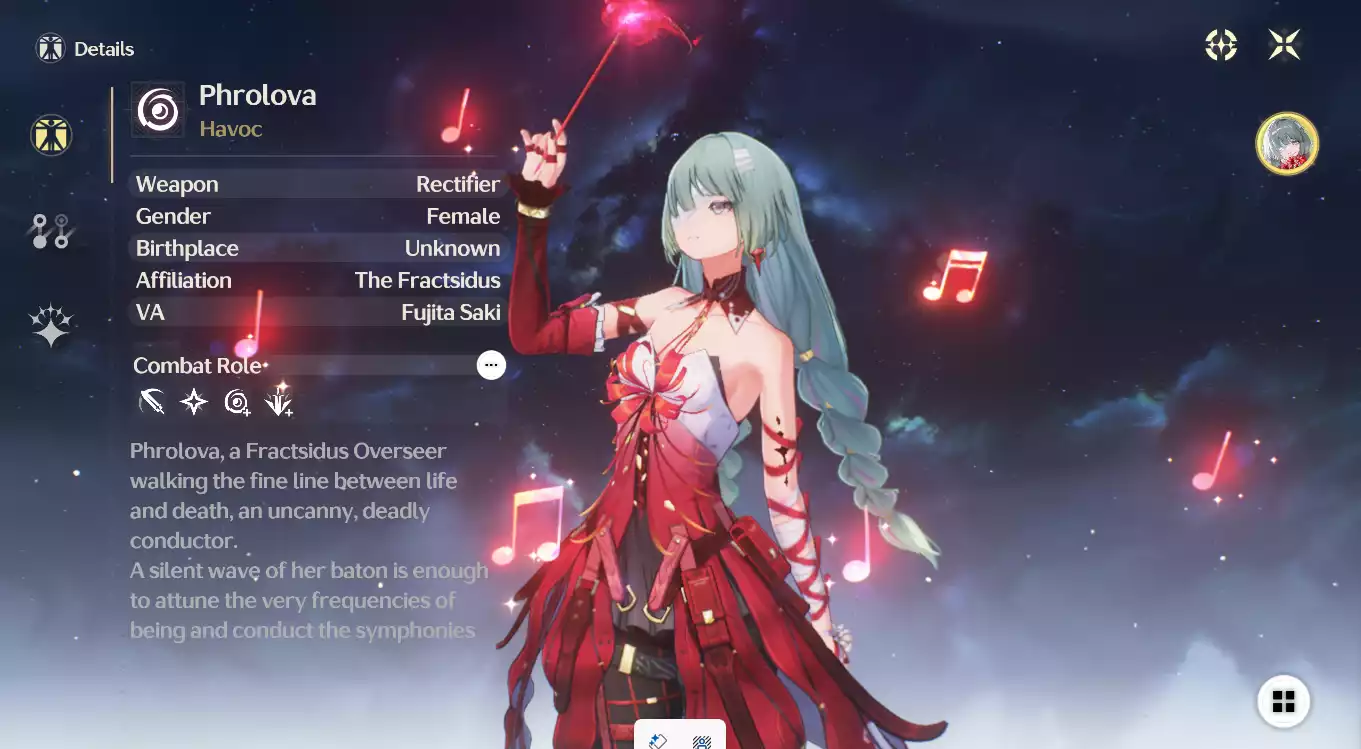The image size is (1361, 749).
Task: Toggle the background visibility icon in bottom panel
Action: (x=659, y=740)
